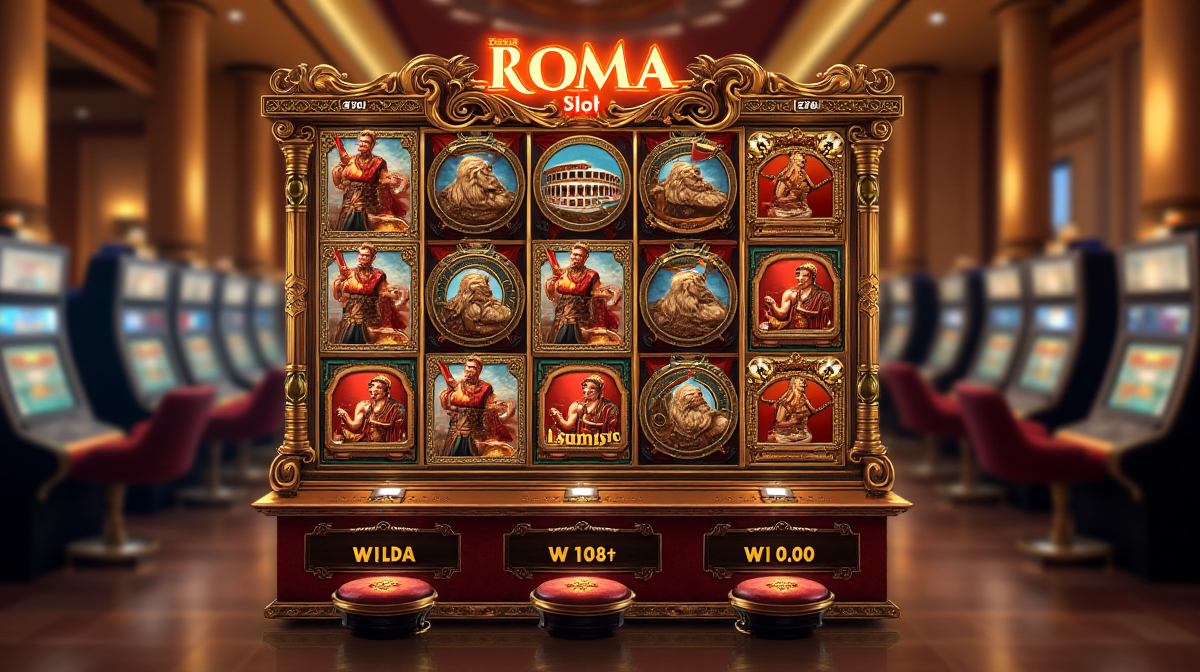Screen dimensions: 1200x672
Task: Tap the red button beneath the WI 0.00 panel
Action: pyautogui.click(x=780, y=593)
